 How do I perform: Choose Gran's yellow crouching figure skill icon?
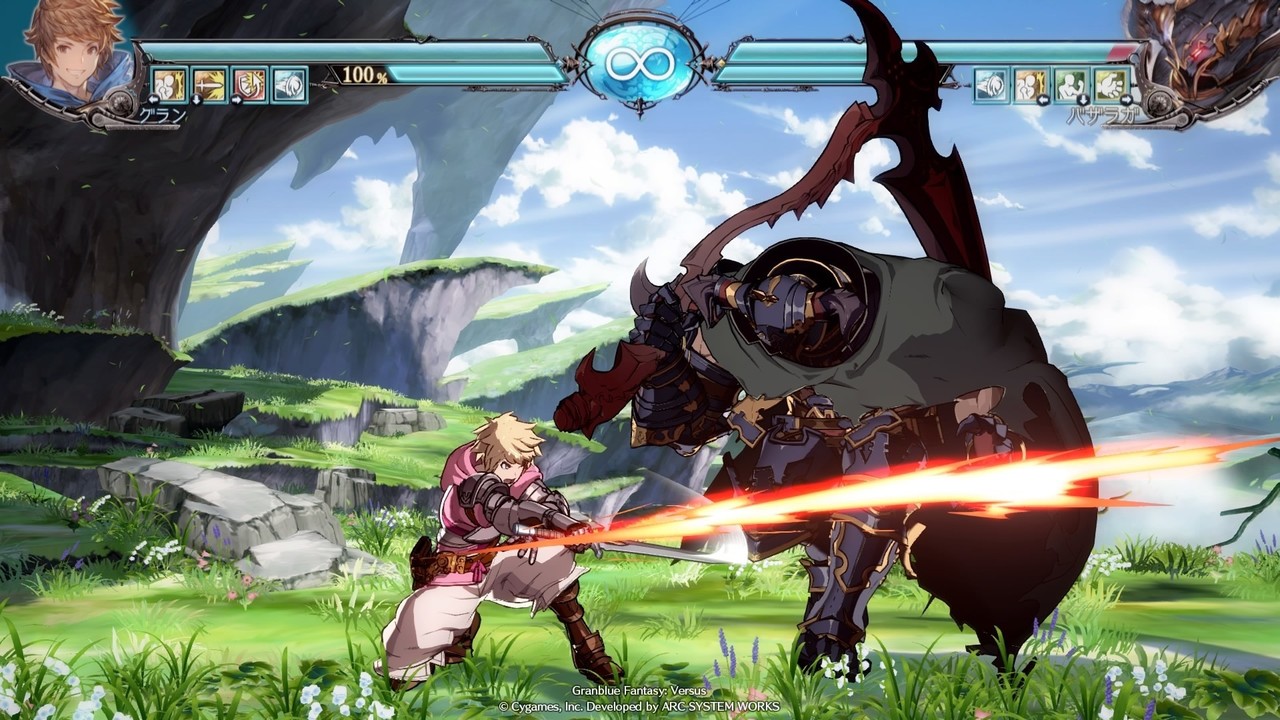click(x=170, y=85)
